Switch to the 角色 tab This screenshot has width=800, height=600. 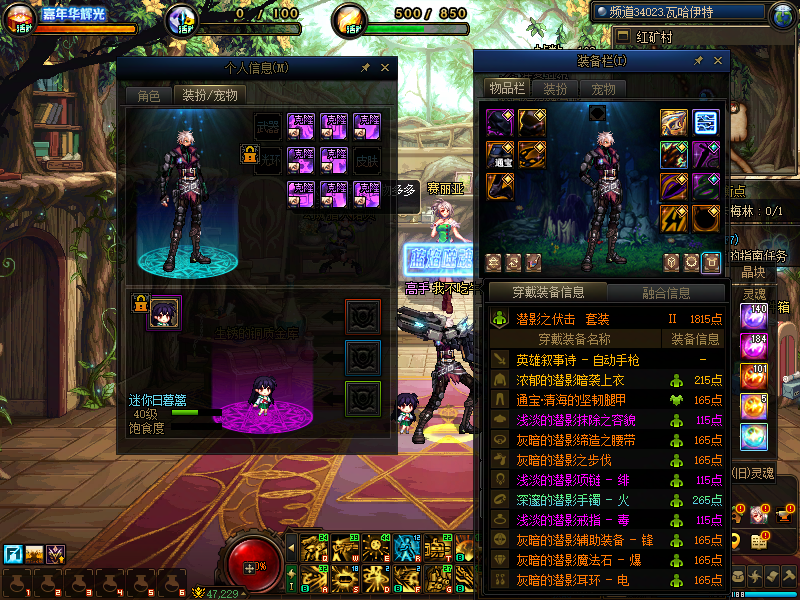click(x=148, y=96)
